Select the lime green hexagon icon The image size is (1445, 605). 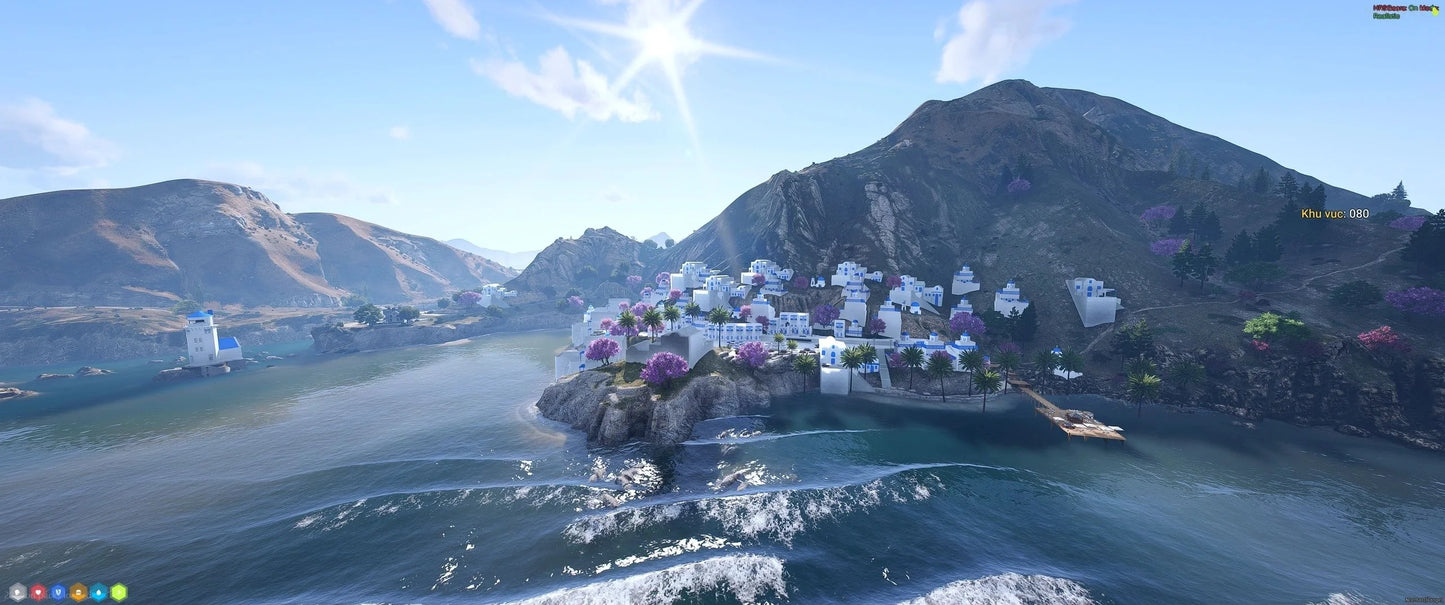click(119, 592)
